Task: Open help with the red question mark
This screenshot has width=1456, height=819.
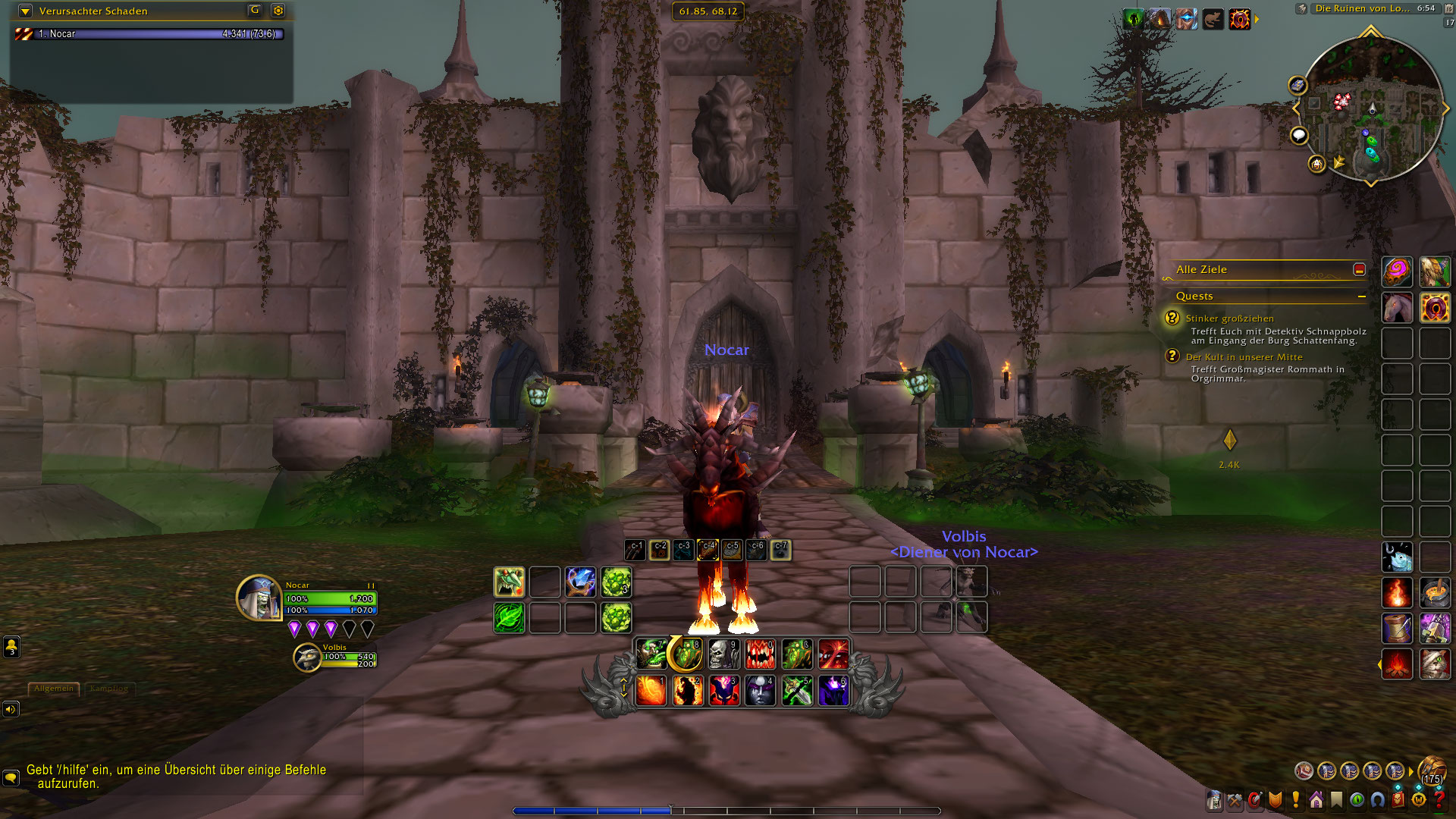Action: (x=1440, y=799)
